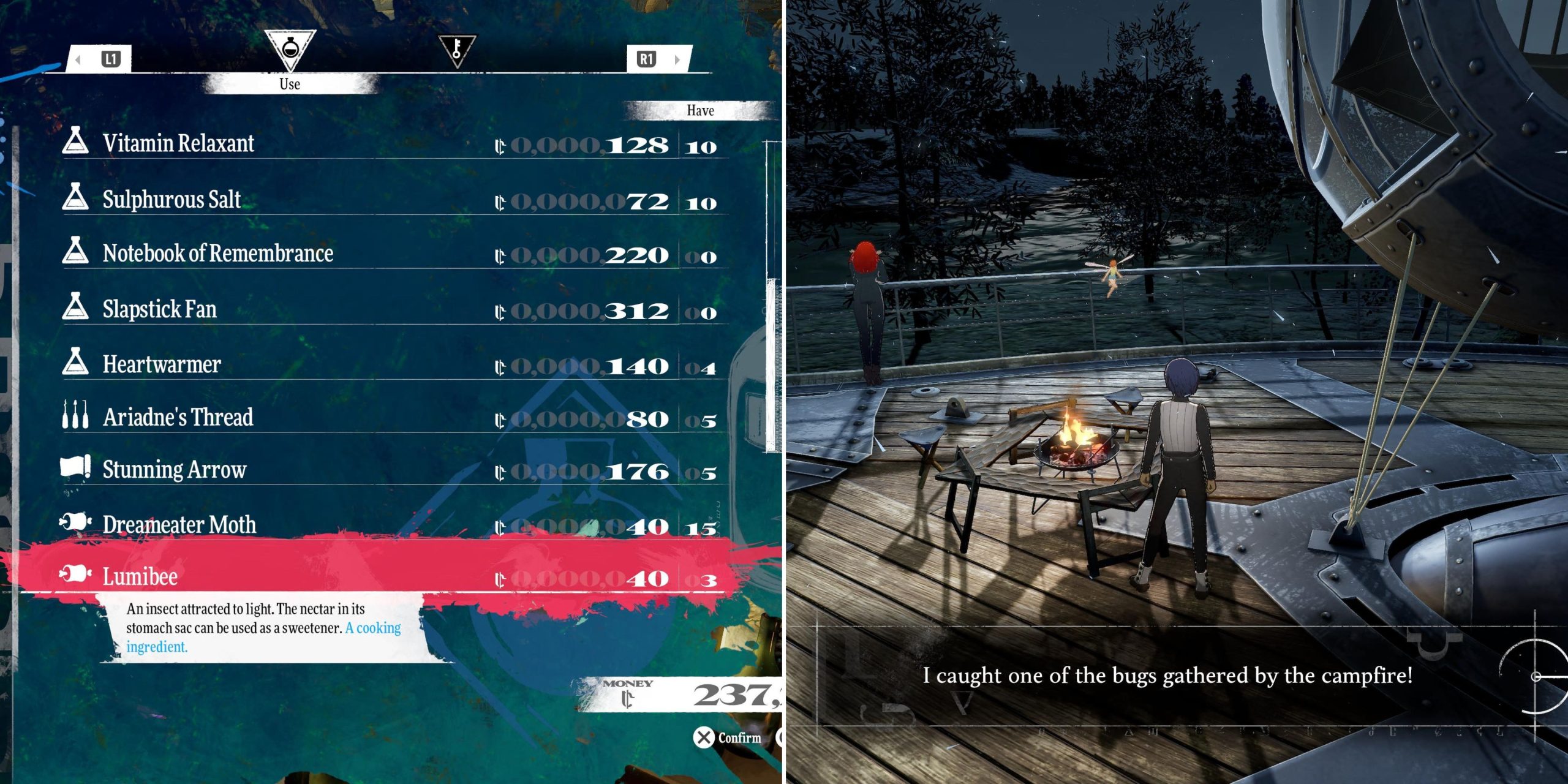The width and height of the screenshot is (1568, 784).
Task: Select the Stunning Arrow item
Action: pos(175,470)
